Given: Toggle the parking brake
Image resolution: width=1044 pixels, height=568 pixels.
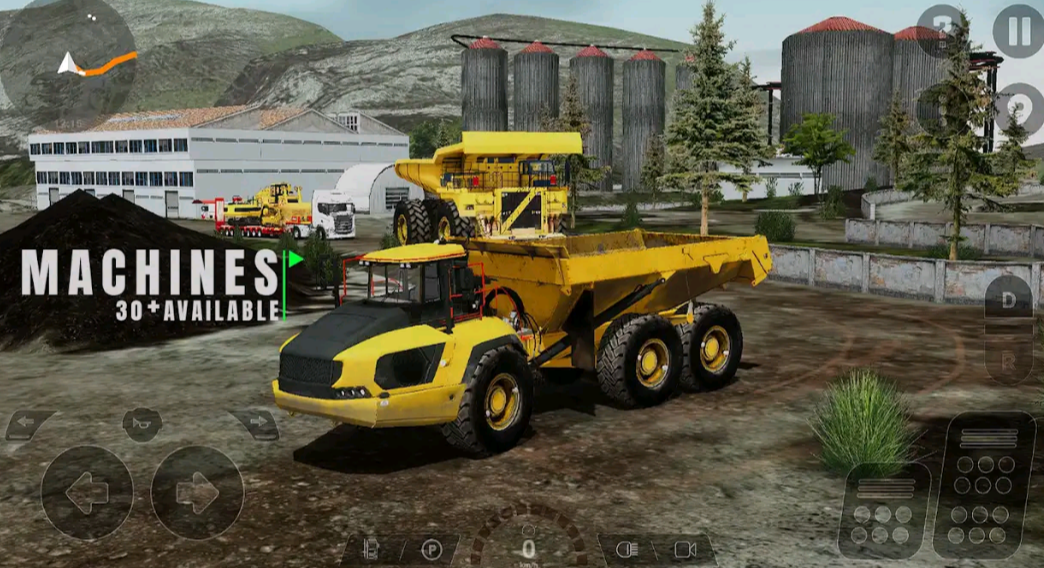Looking at the screenshot, I should coord(431,549).
